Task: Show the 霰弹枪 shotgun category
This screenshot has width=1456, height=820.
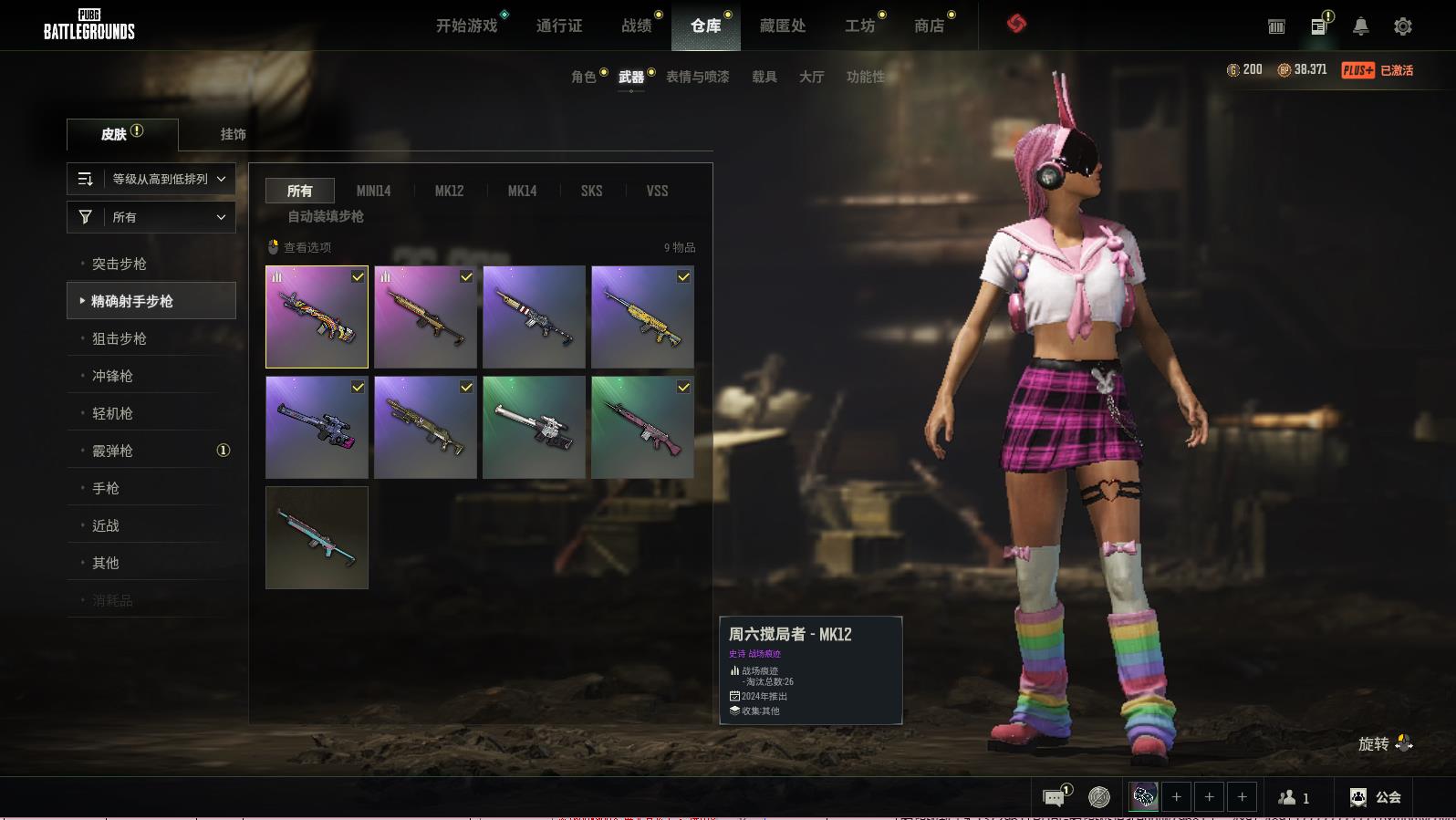Action: point(112,451)
